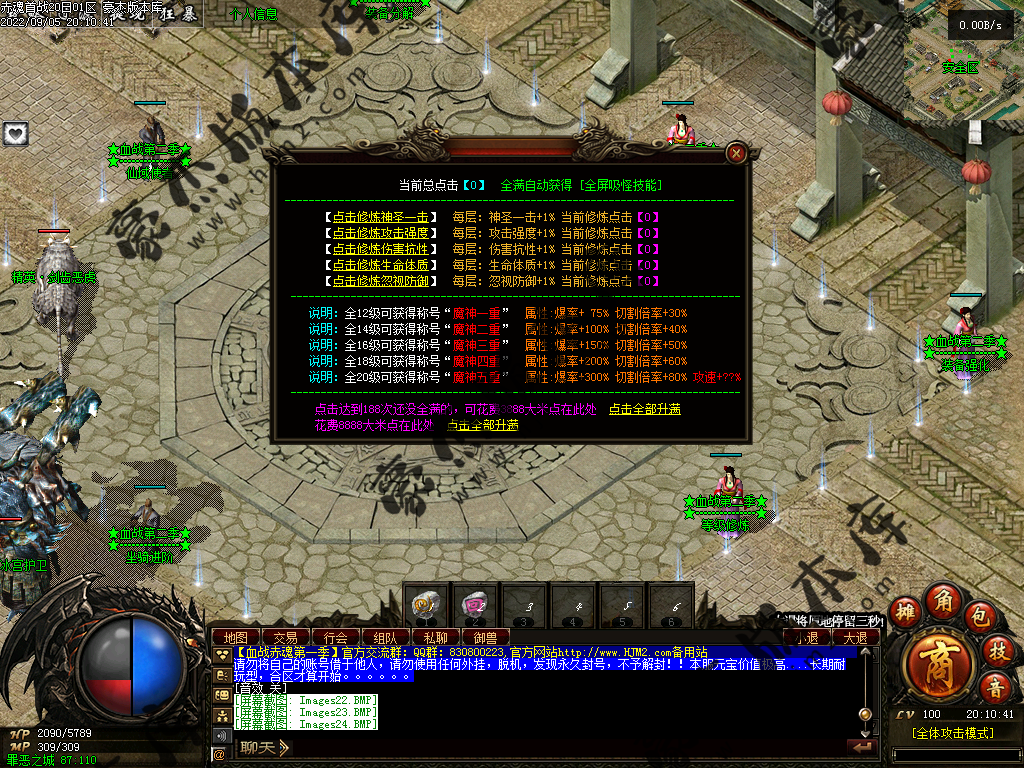Image resolution: width=1024 pixels, height=768 pixels.
Task: Switch to the 私聊 private chat tab
Action: click(435, 637)
